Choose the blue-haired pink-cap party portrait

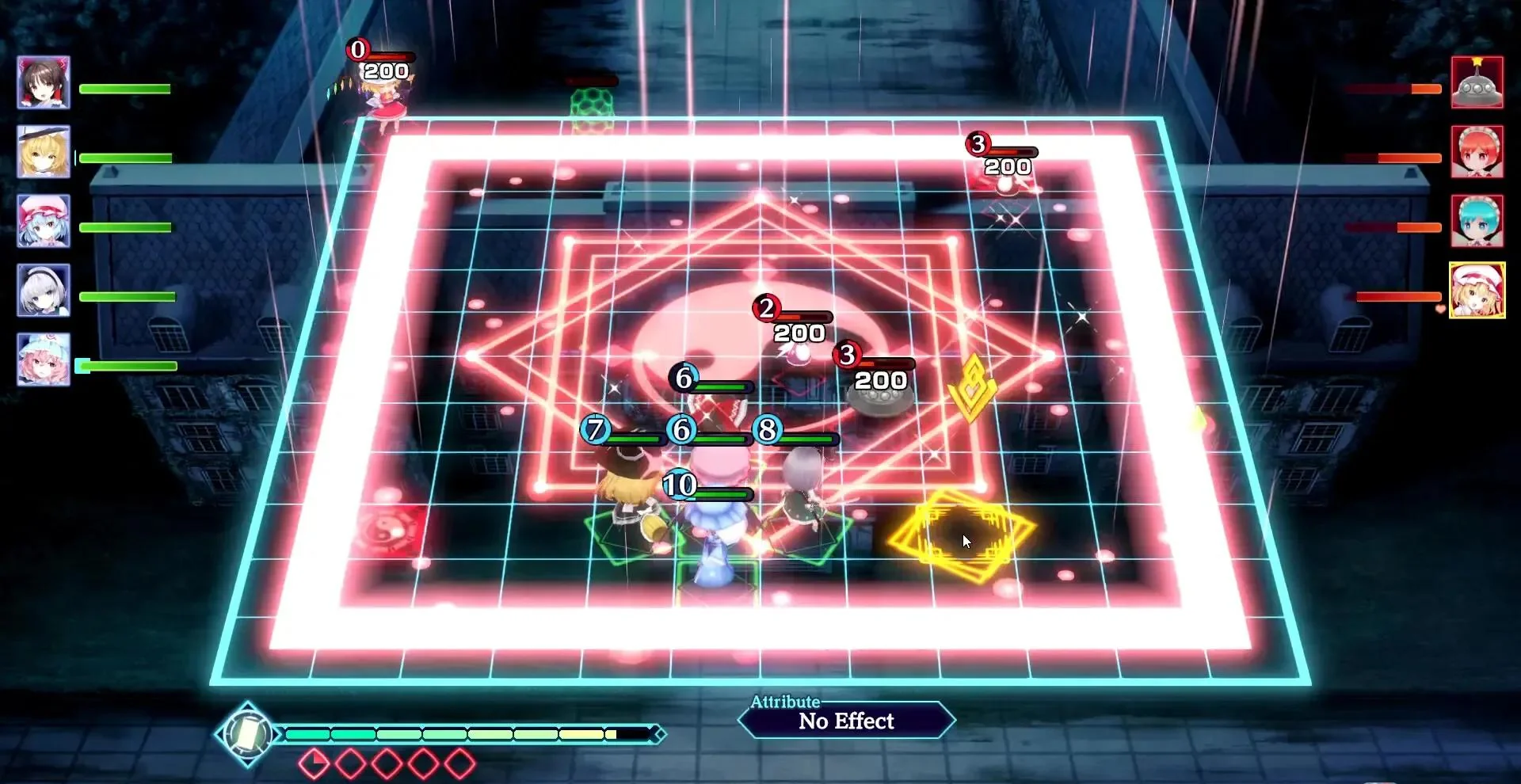point(44,221)
